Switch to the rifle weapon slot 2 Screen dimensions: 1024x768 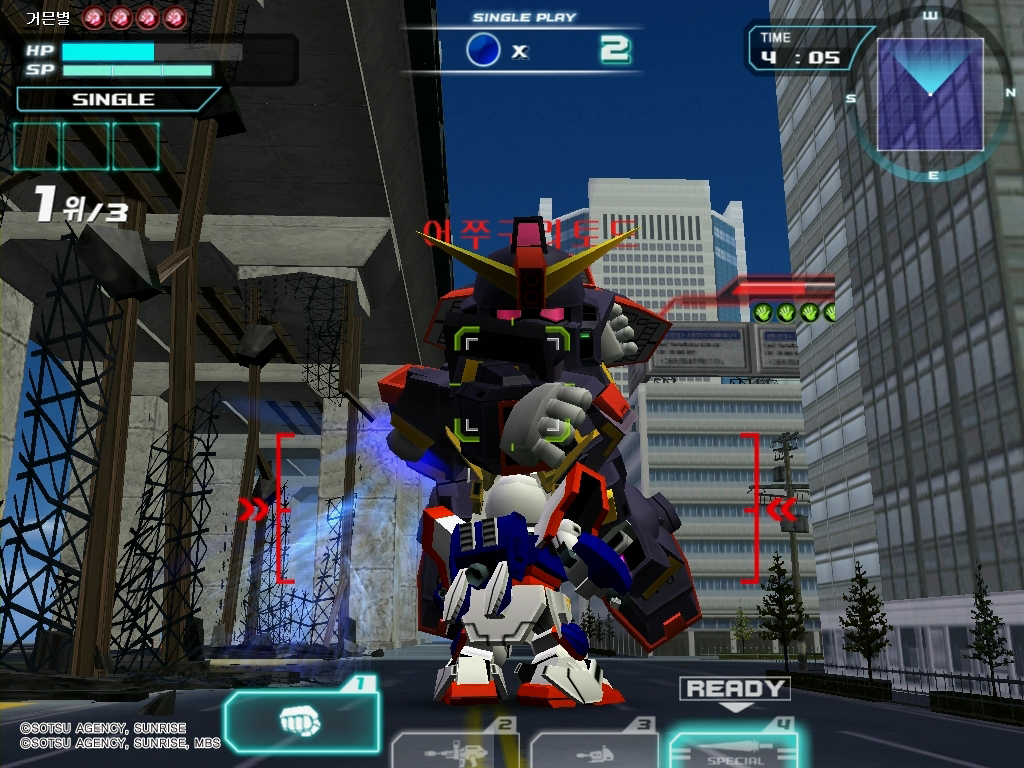(455, 749)
